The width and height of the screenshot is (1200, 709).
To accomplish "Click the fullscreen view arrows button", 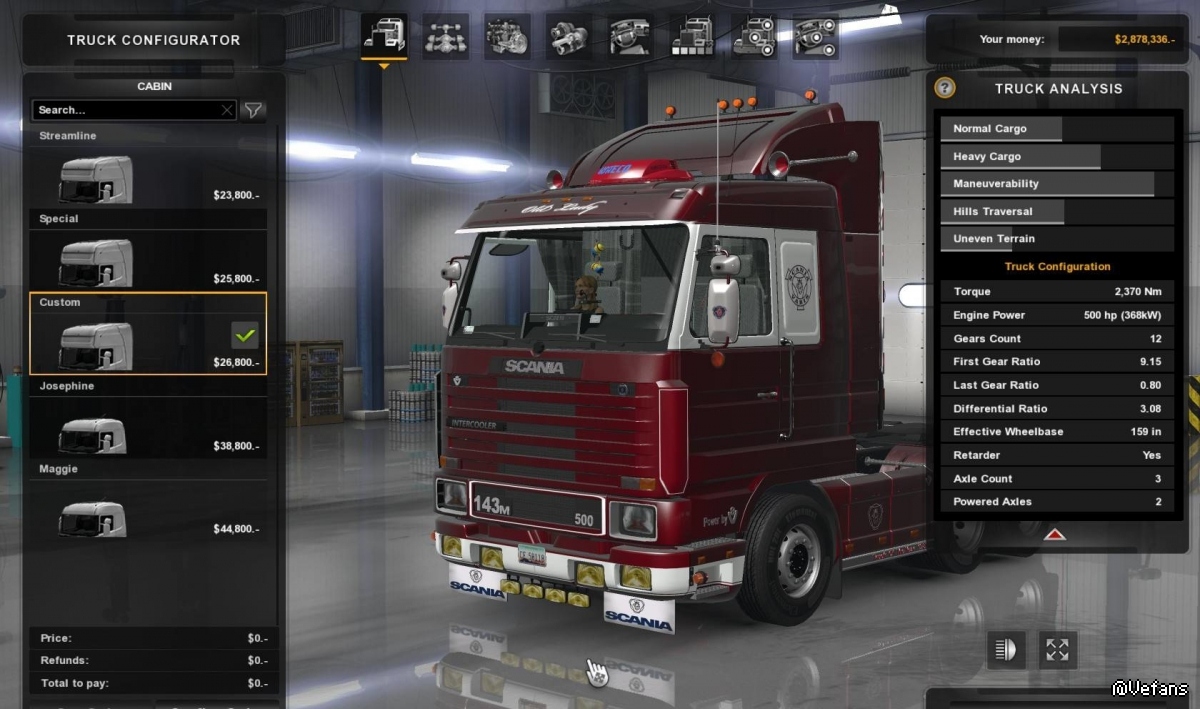I will (1058, 650).
